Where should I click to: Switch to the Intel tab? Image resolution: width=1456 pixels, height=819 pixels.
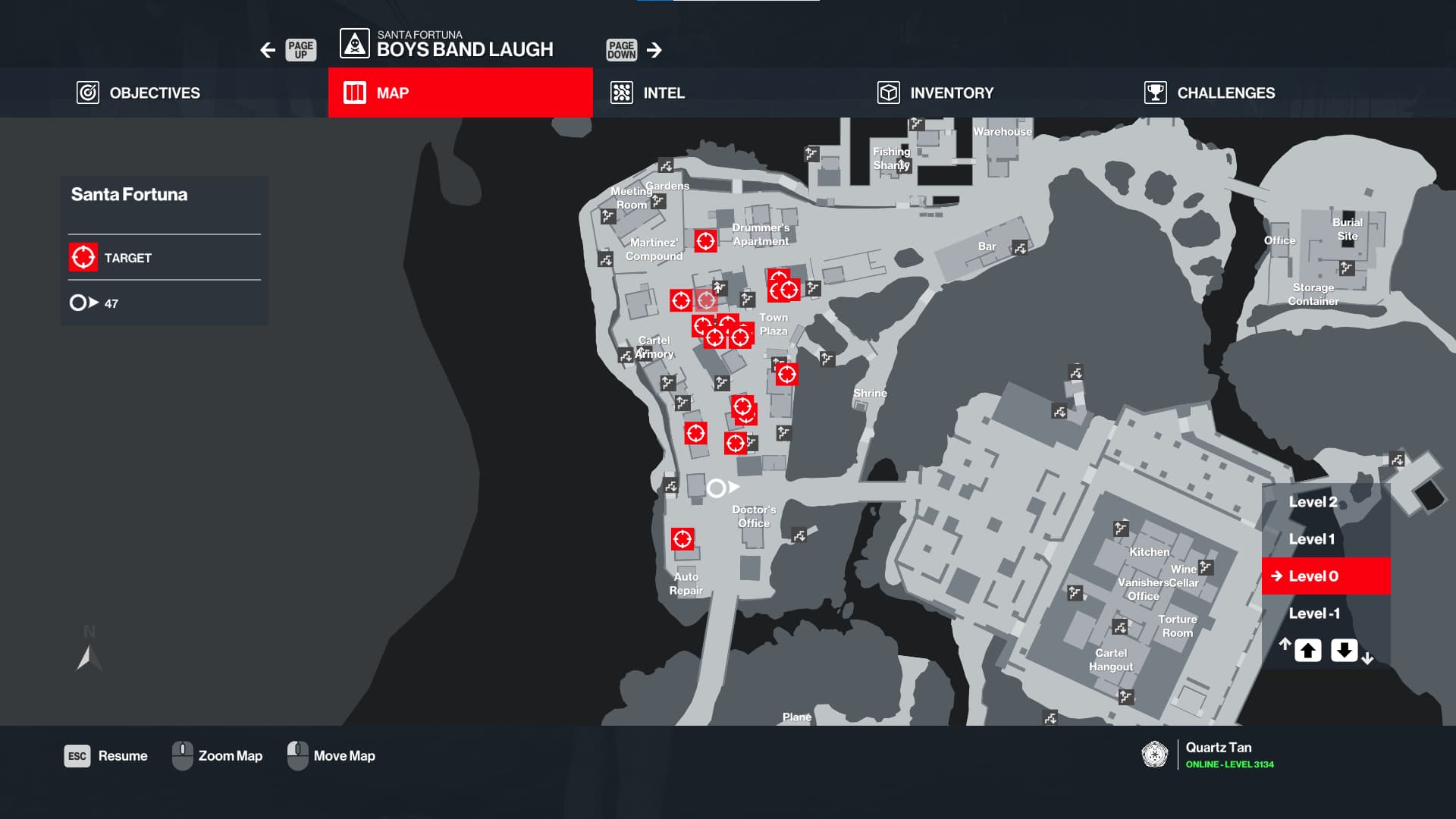tap(648, 93)
